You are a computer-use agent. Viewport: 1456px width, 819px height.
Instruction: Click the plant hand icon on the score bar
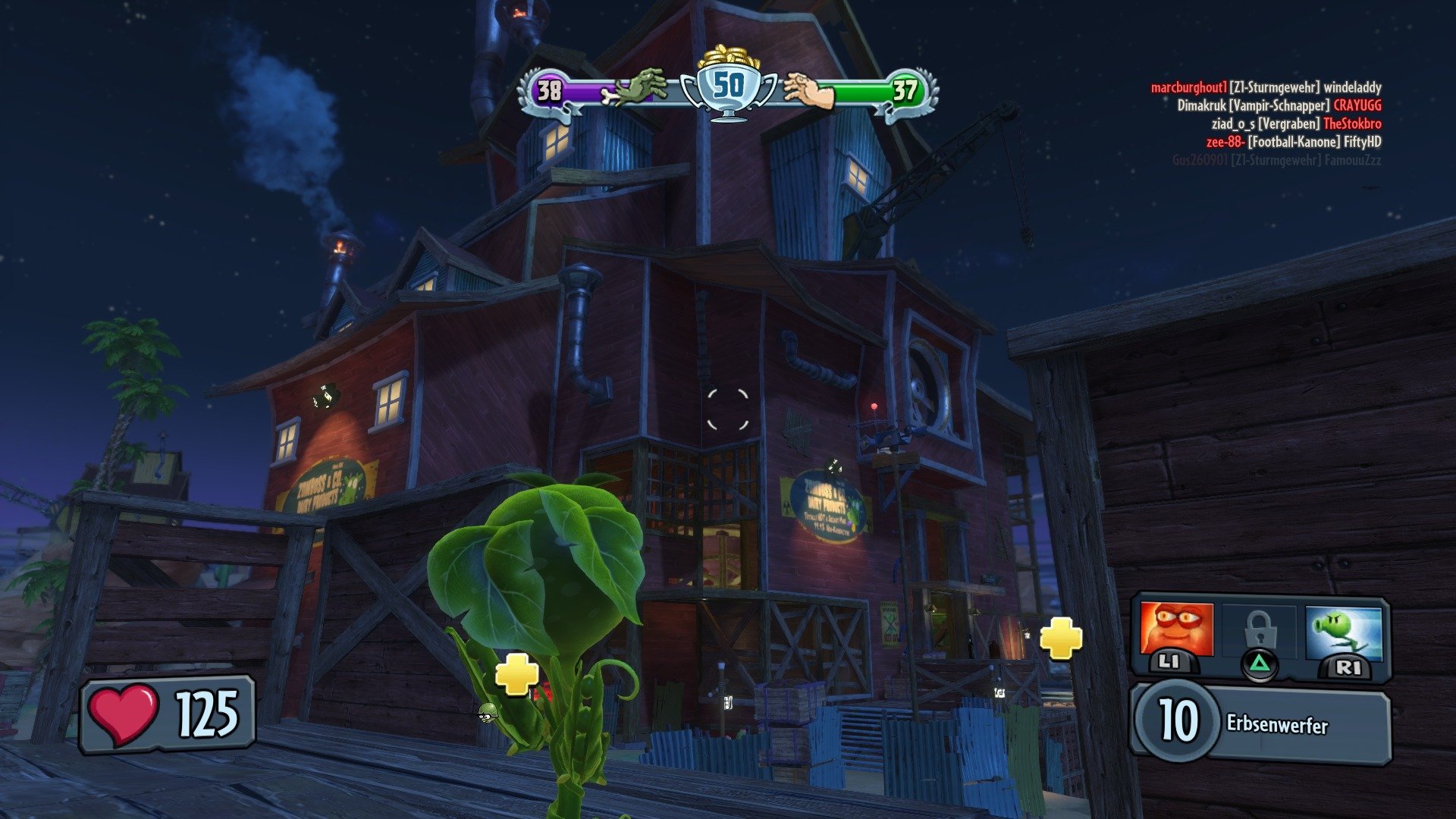[x=810, y=91]
